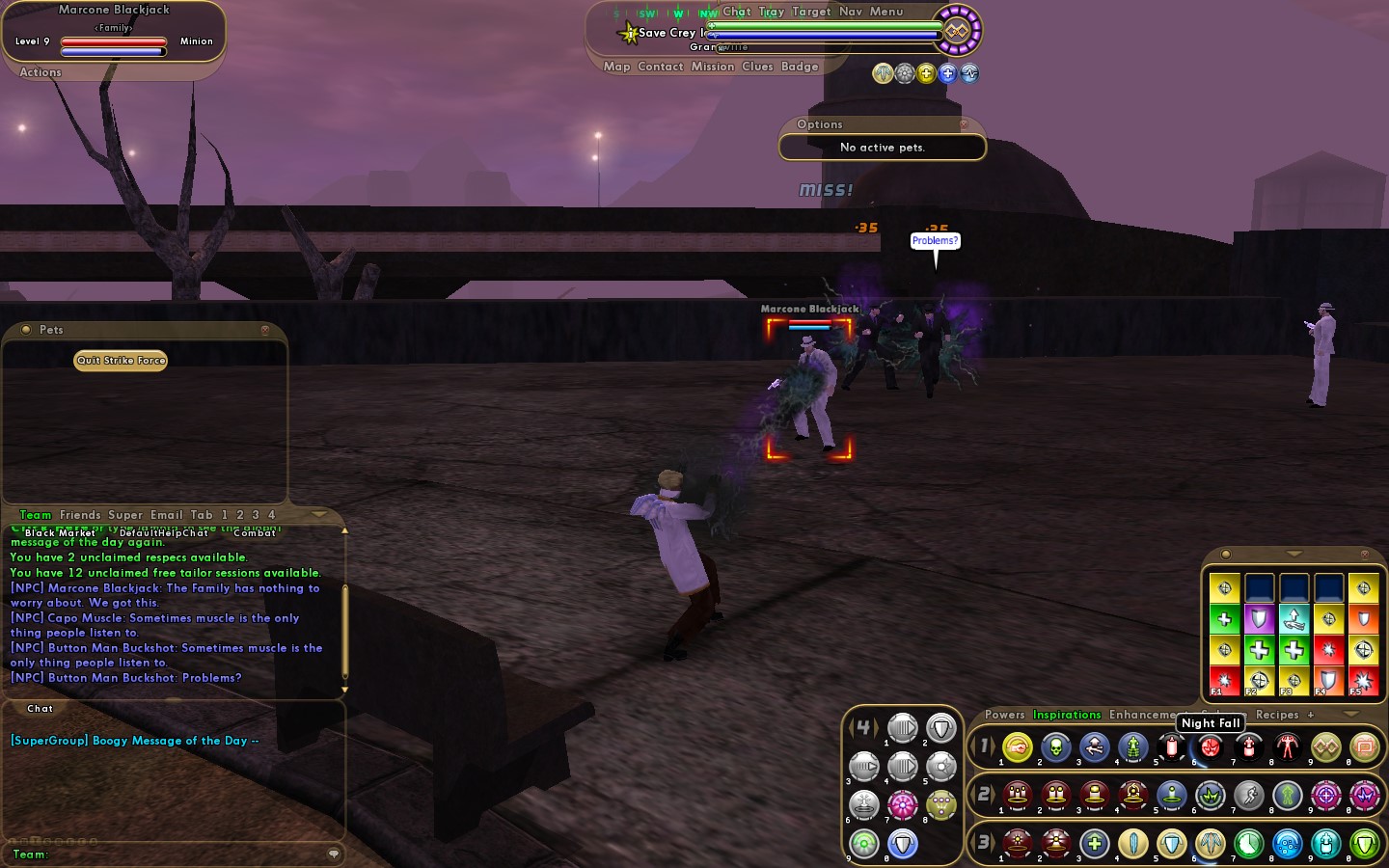Toggle the Nav window
Screen dimensions: 1389x868
850,12
